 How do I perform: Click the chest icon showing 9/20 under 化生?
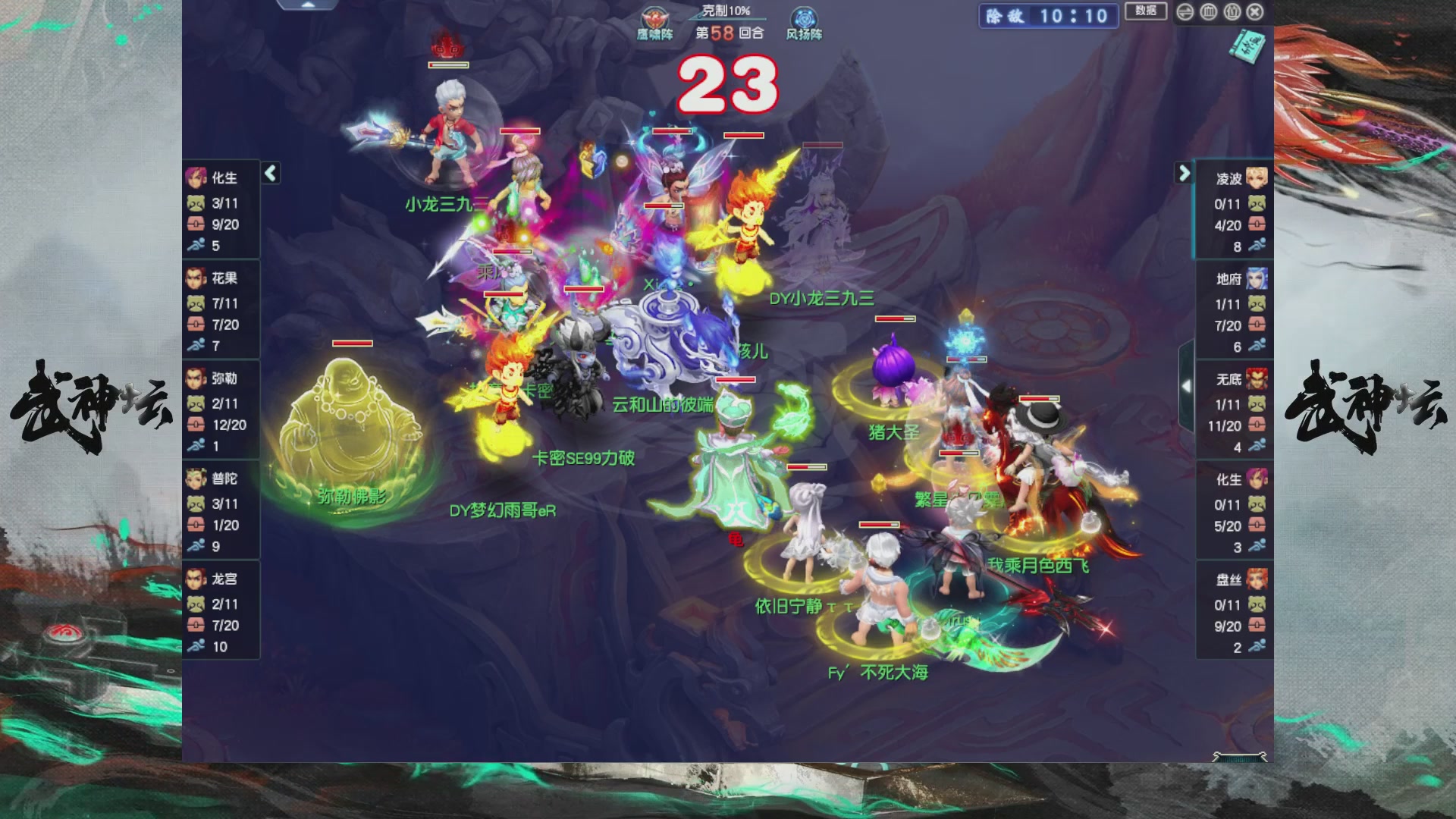click(x=196, y=224)
